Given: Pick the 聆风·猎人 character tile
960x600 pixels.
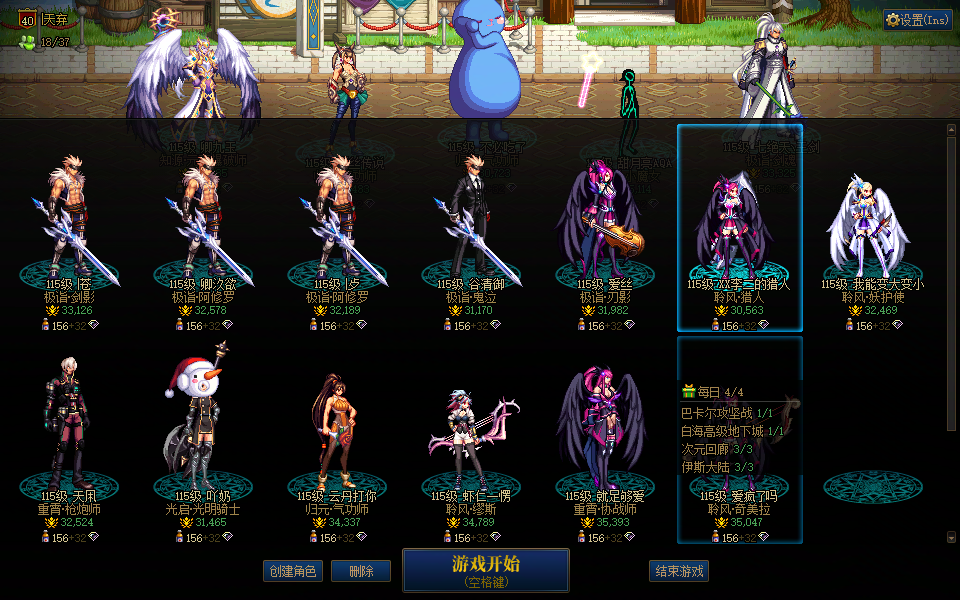Looking at the screenshot, I should coord(740,230).
